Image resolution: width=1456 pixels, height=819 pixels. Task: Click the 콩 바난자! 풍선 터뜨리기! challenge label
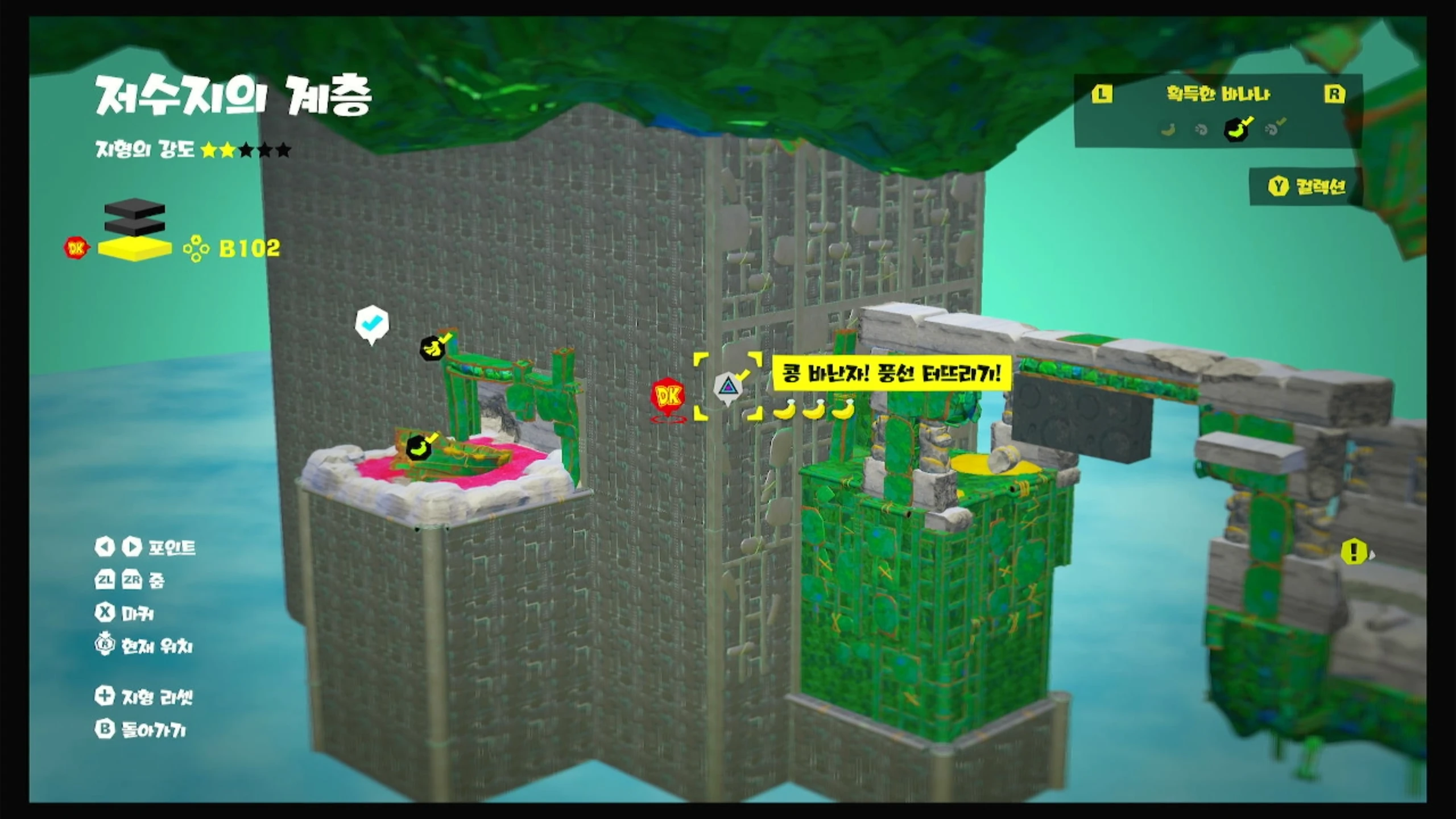(x=891, y=374)
